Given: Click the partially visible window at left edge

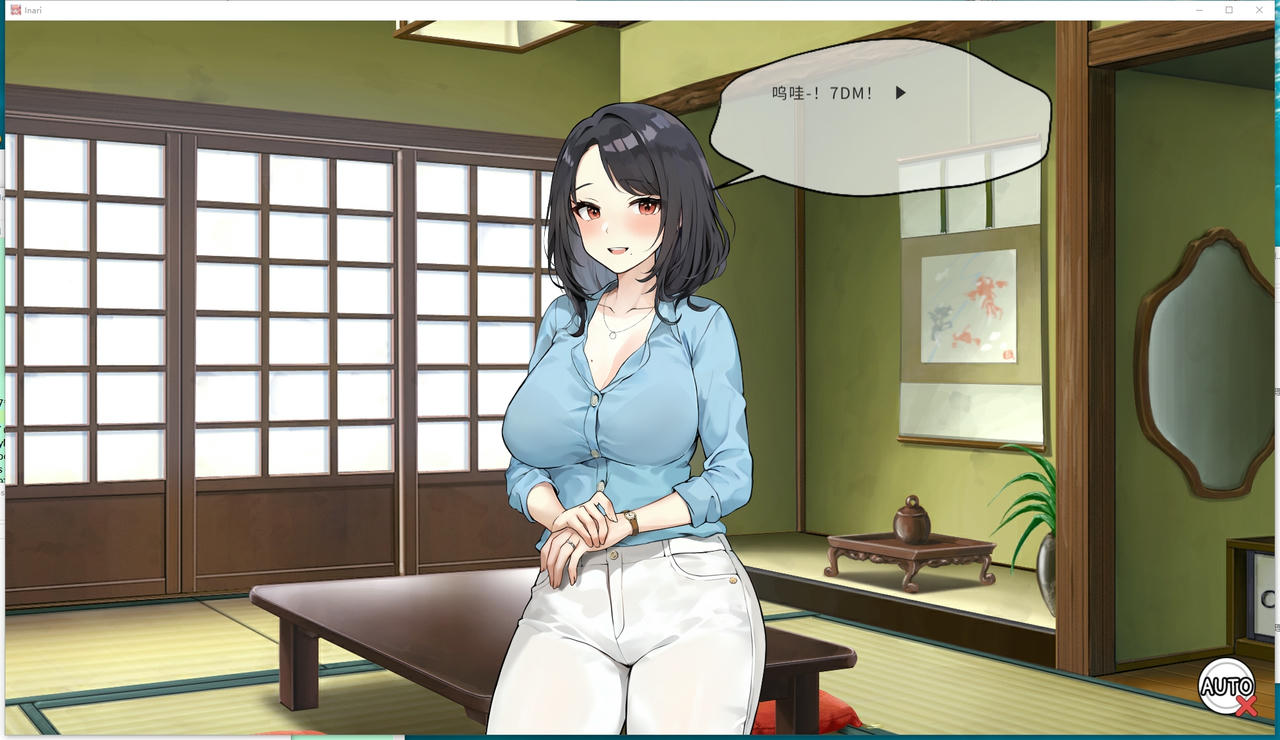Looking at the screenshot, I should coord(5,300).
